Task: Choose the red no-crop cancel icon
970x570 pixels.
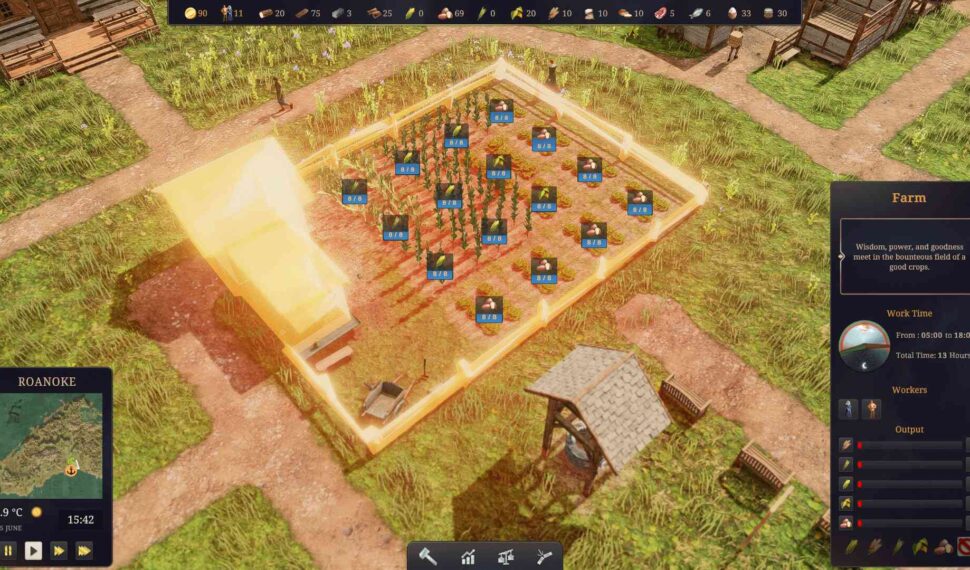Action: click(962, 546)
